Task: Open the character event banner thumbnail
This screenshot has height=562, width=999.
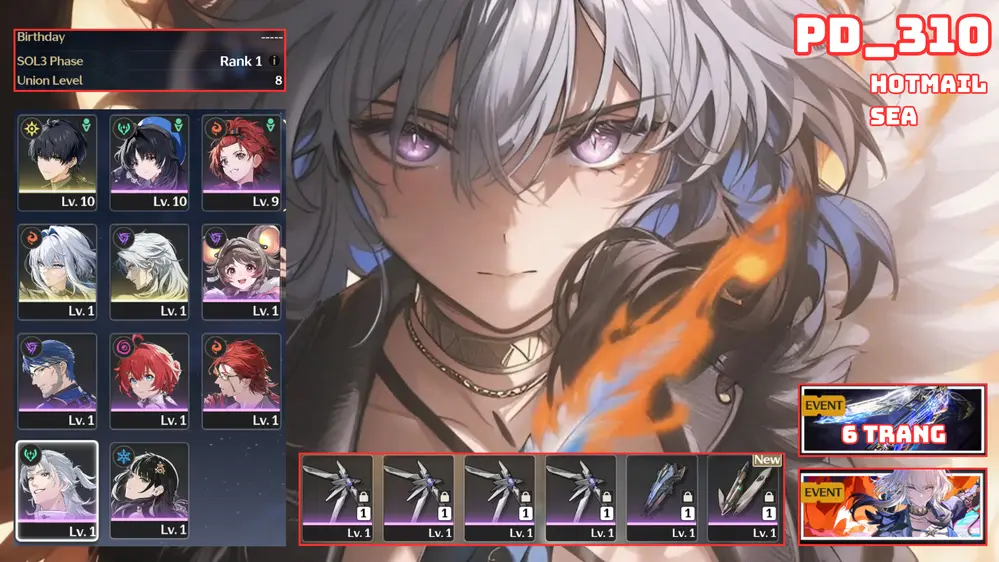Action: (x=892, y=505)
